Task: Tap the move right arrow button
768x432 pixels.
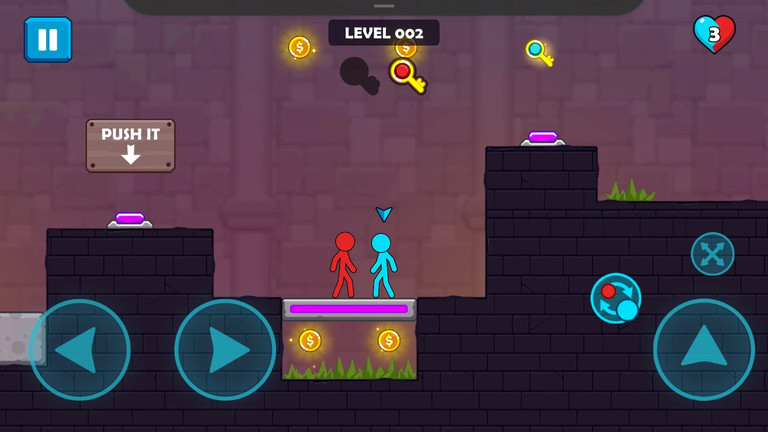Action: [x=225, y=350]
